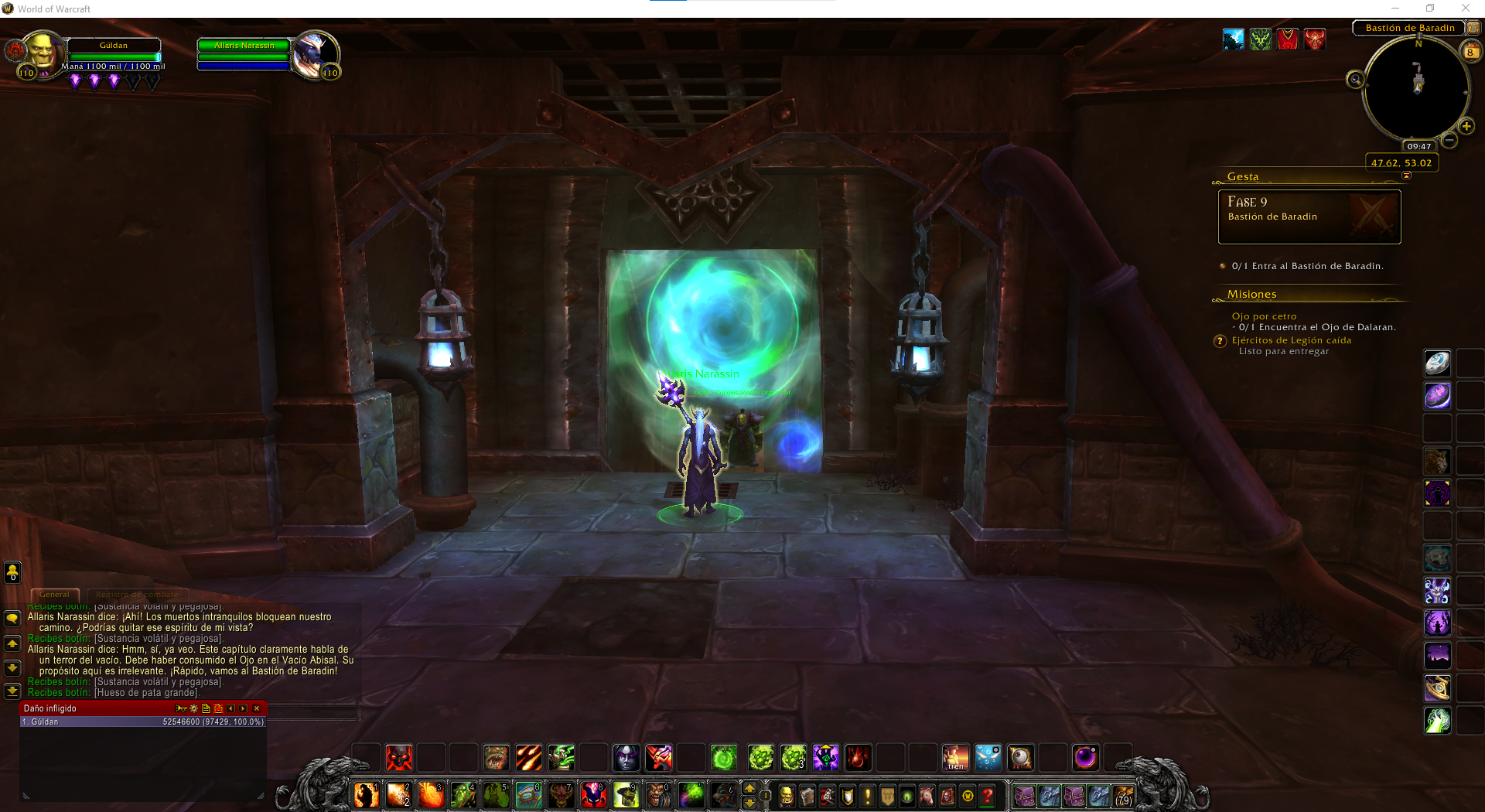Screen dimensions: 1485x812
Task: Use the action bar slot keyed 1
Action: pyautogui.click(x=367, y=795)
